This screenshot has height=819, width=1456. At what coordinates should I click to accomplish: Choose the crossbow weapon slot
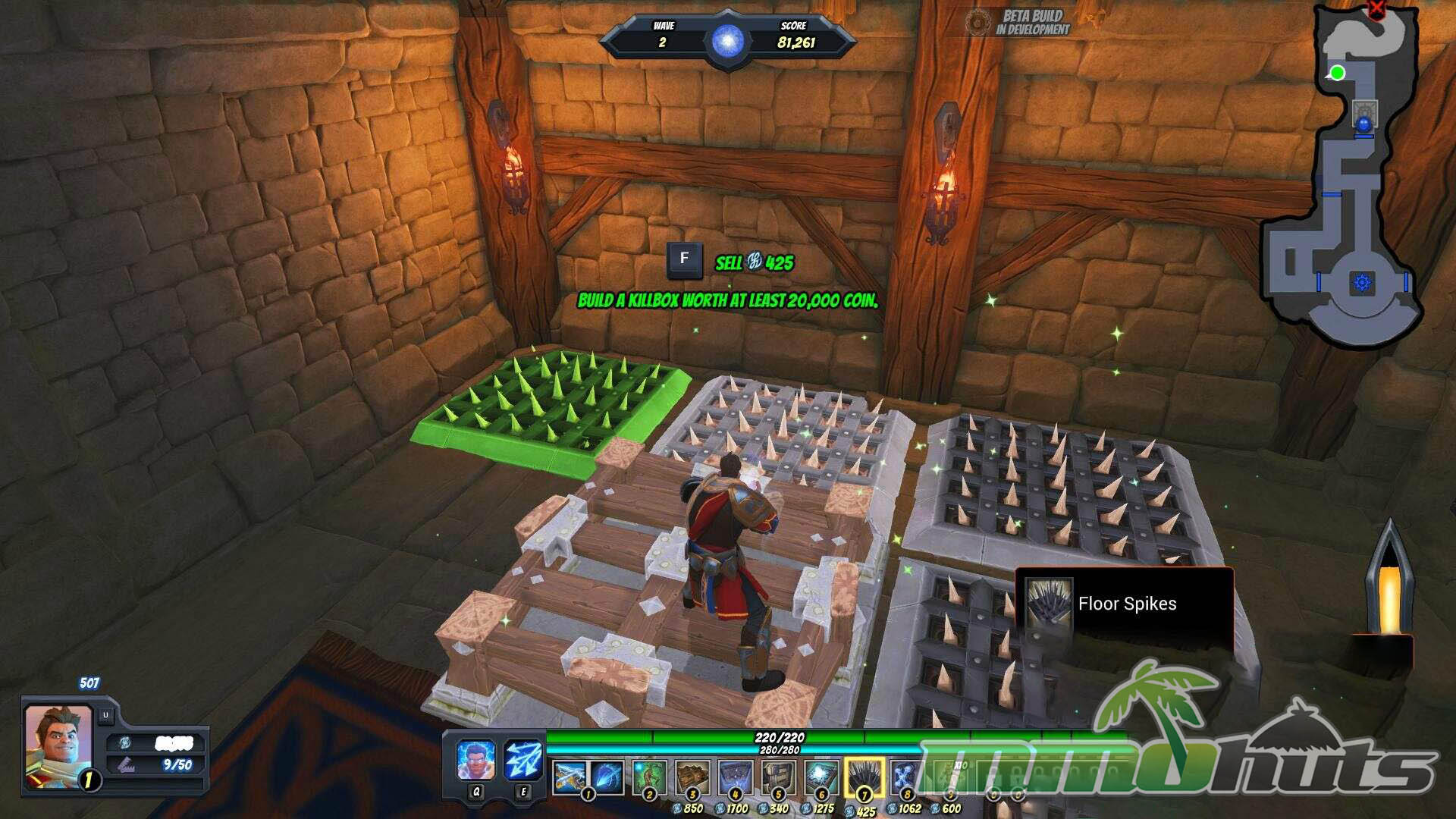pos(570,778)
